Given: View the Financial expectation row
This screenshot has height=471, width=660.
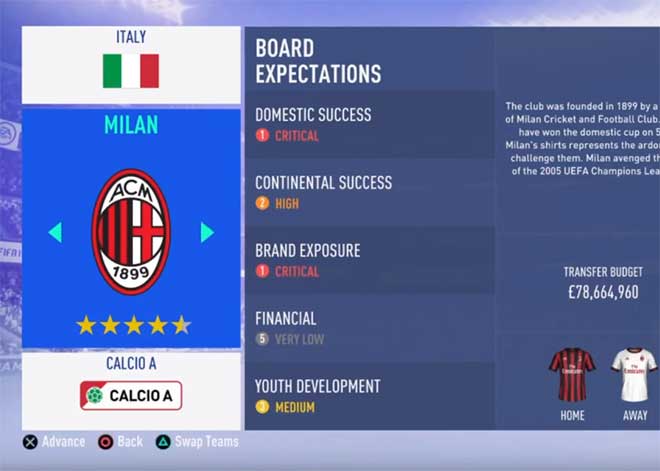Looking at the screenshot, I should tap(368, 328).
